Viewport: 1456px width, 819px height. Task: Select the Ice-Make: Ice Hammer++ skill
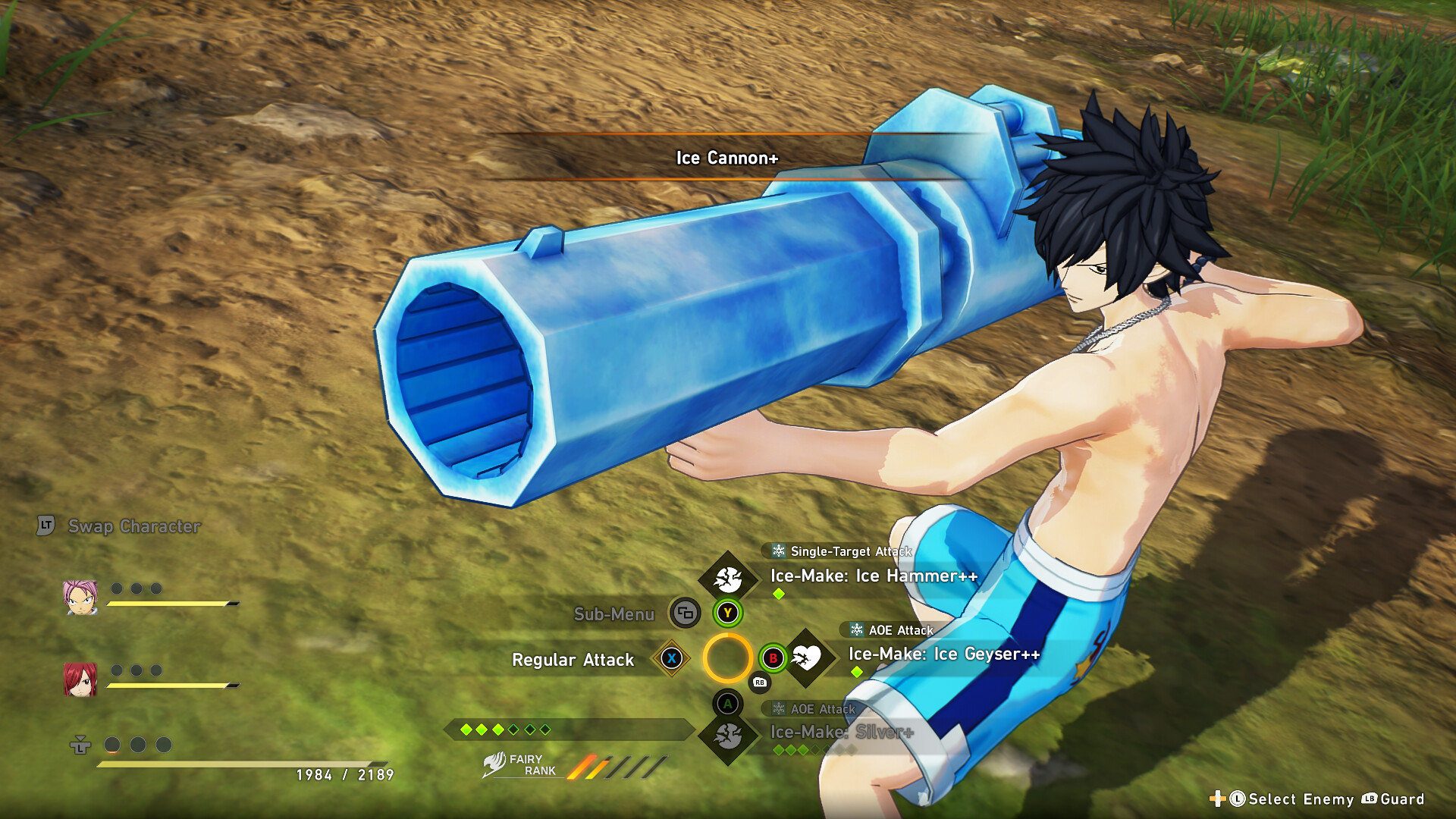[874, 576]
